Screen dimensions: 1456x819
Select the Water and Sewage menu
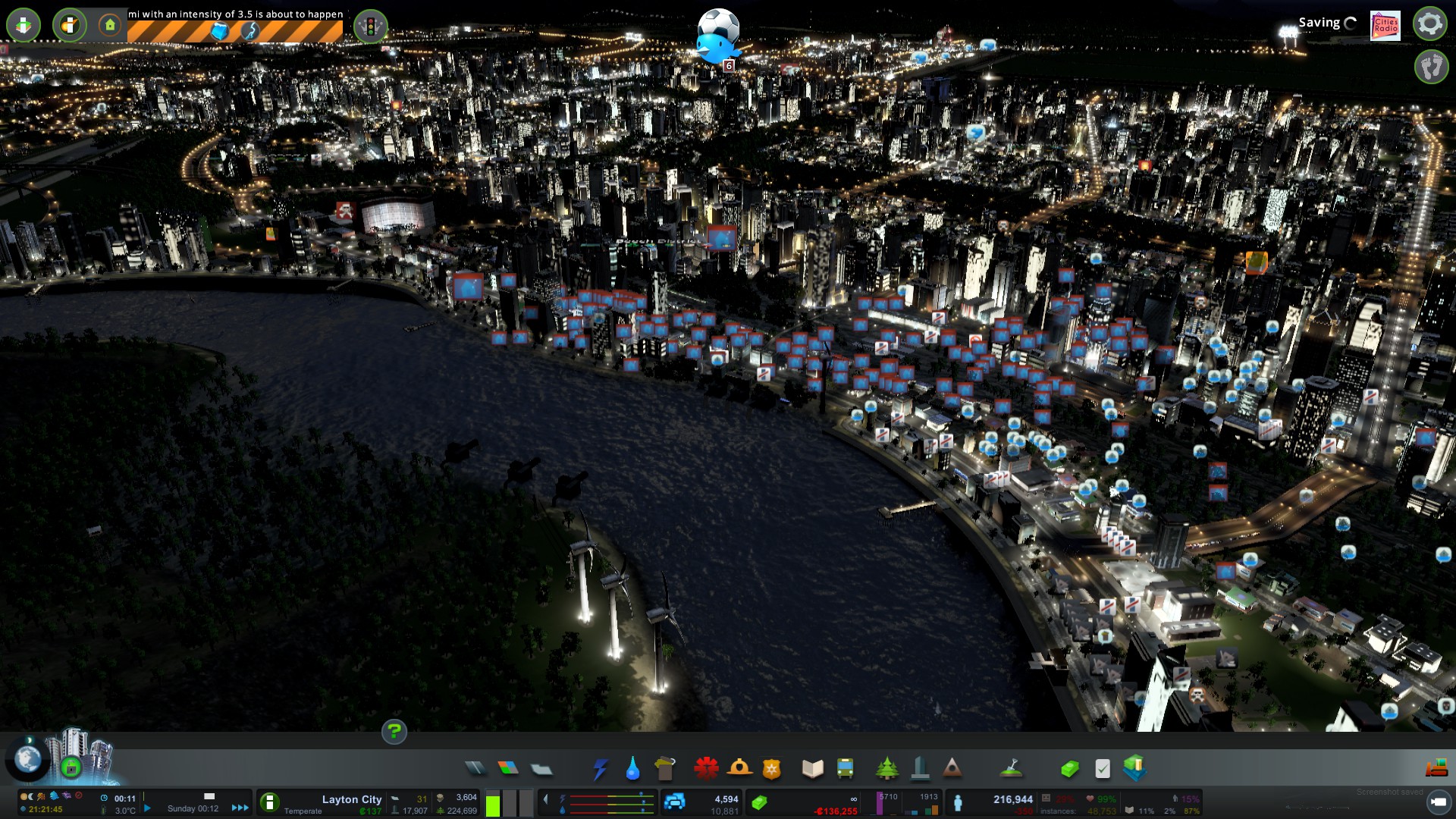632,769
